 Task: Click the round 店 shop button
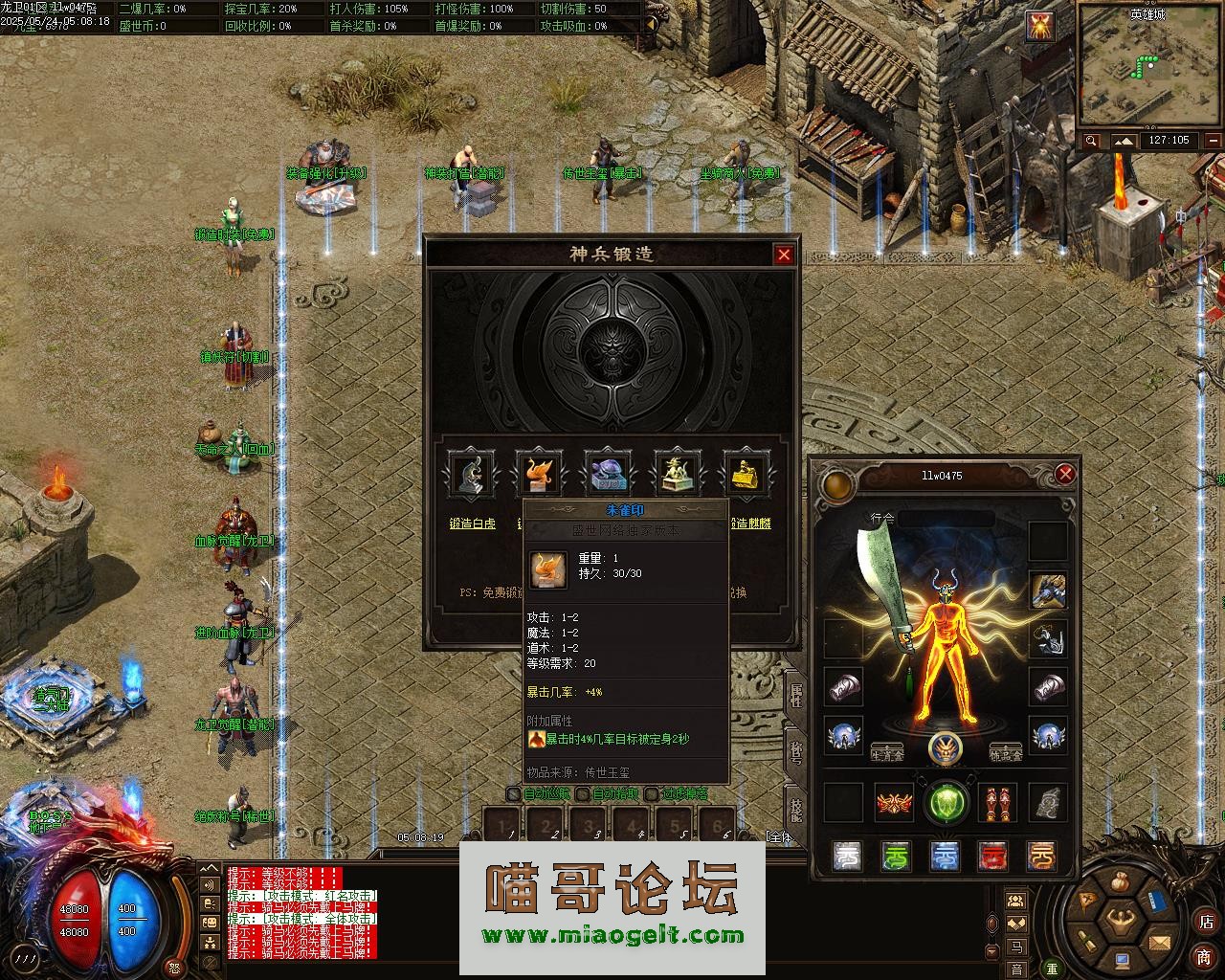coord(1206,923)
